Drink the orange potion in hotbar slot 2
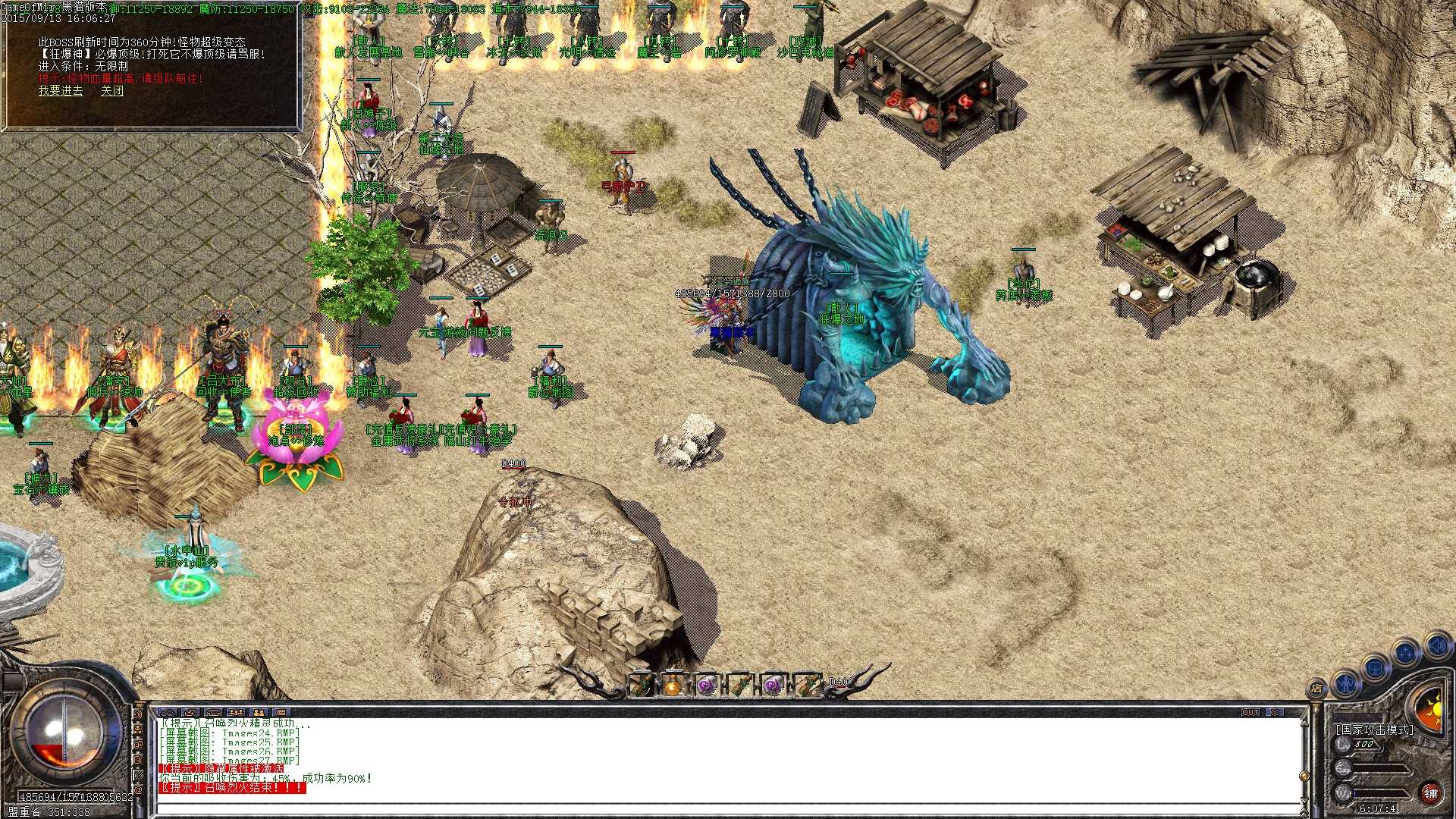The height and width of the screenshot is (819, 1456). pyautogui.click(x=673, y=686)
